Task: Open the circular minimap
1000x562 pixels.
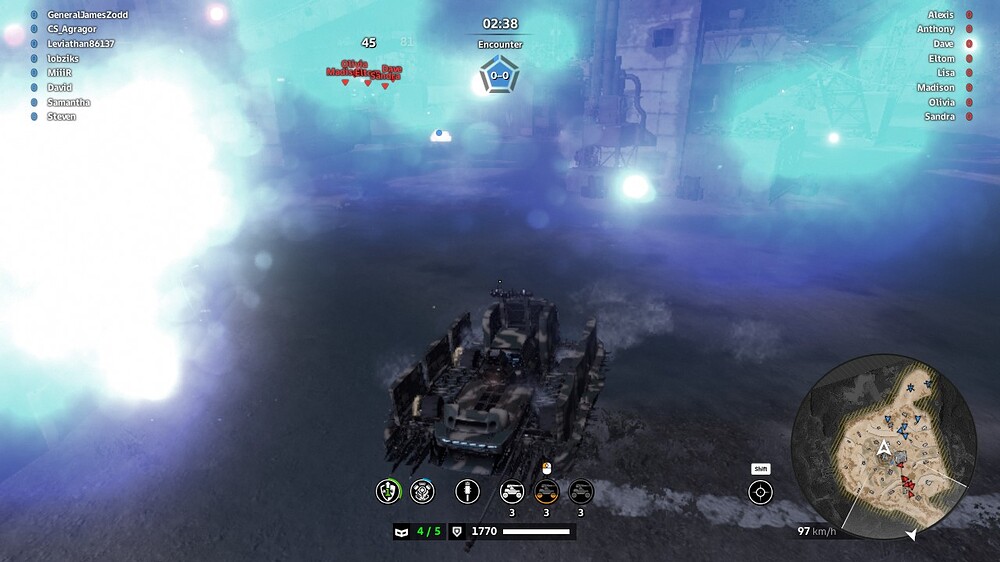Action: [x=883, y=446]
